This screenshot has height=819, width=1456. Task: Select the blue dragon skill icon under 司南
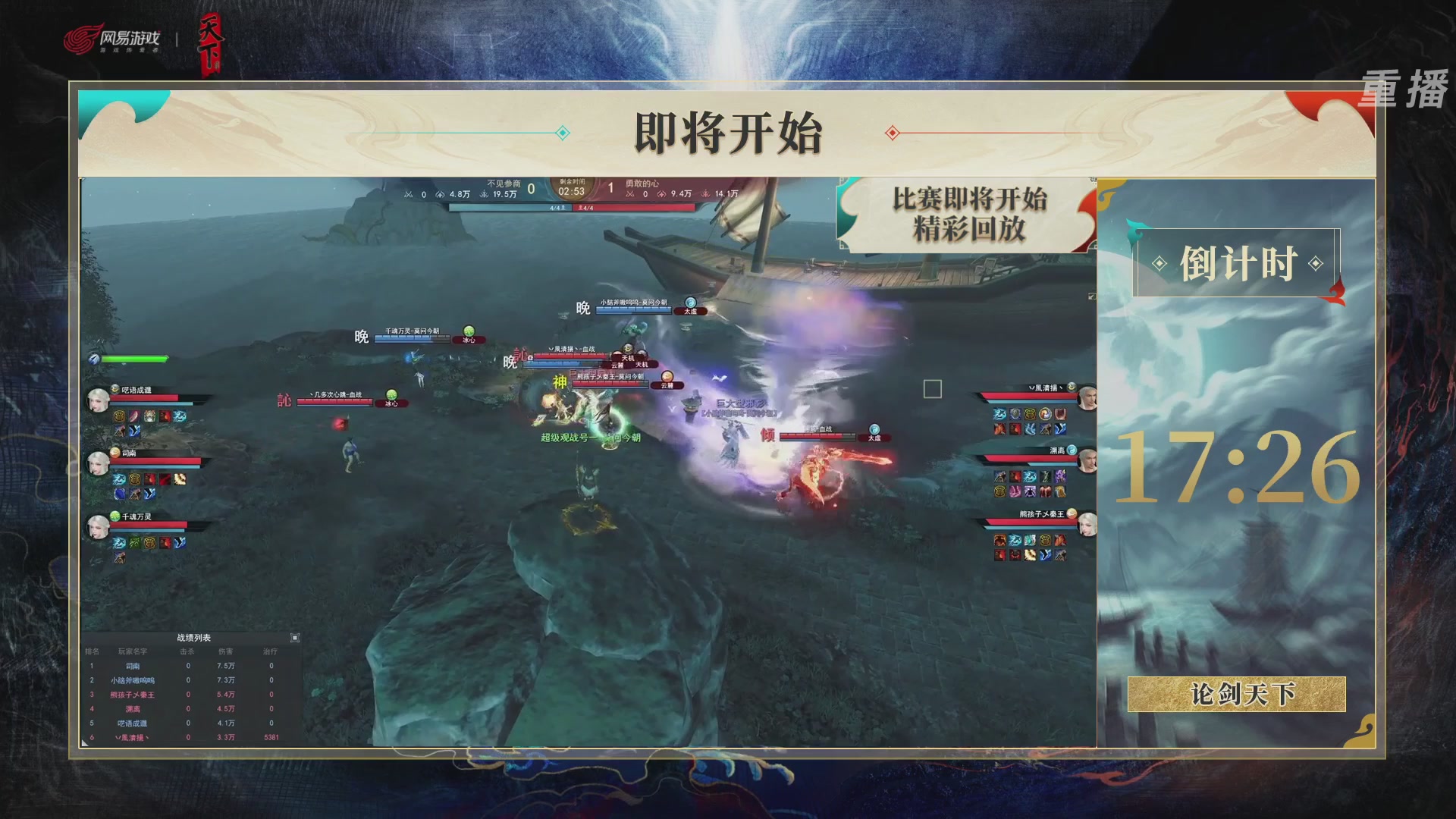119,479
